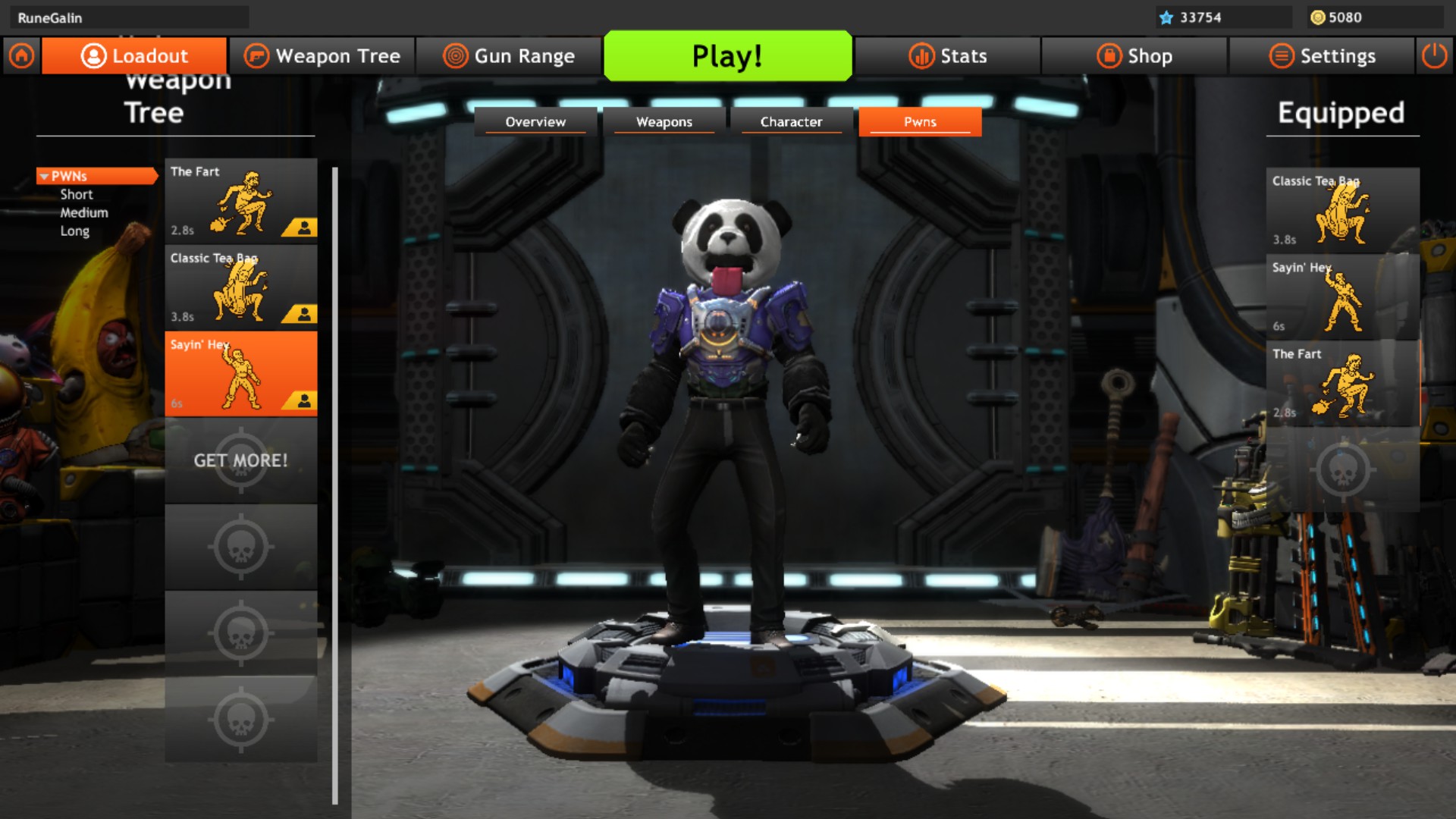The width and height of the screenshot is (1456, 819).
Task: Open the Settings menu
Action: click(1322, 56)
